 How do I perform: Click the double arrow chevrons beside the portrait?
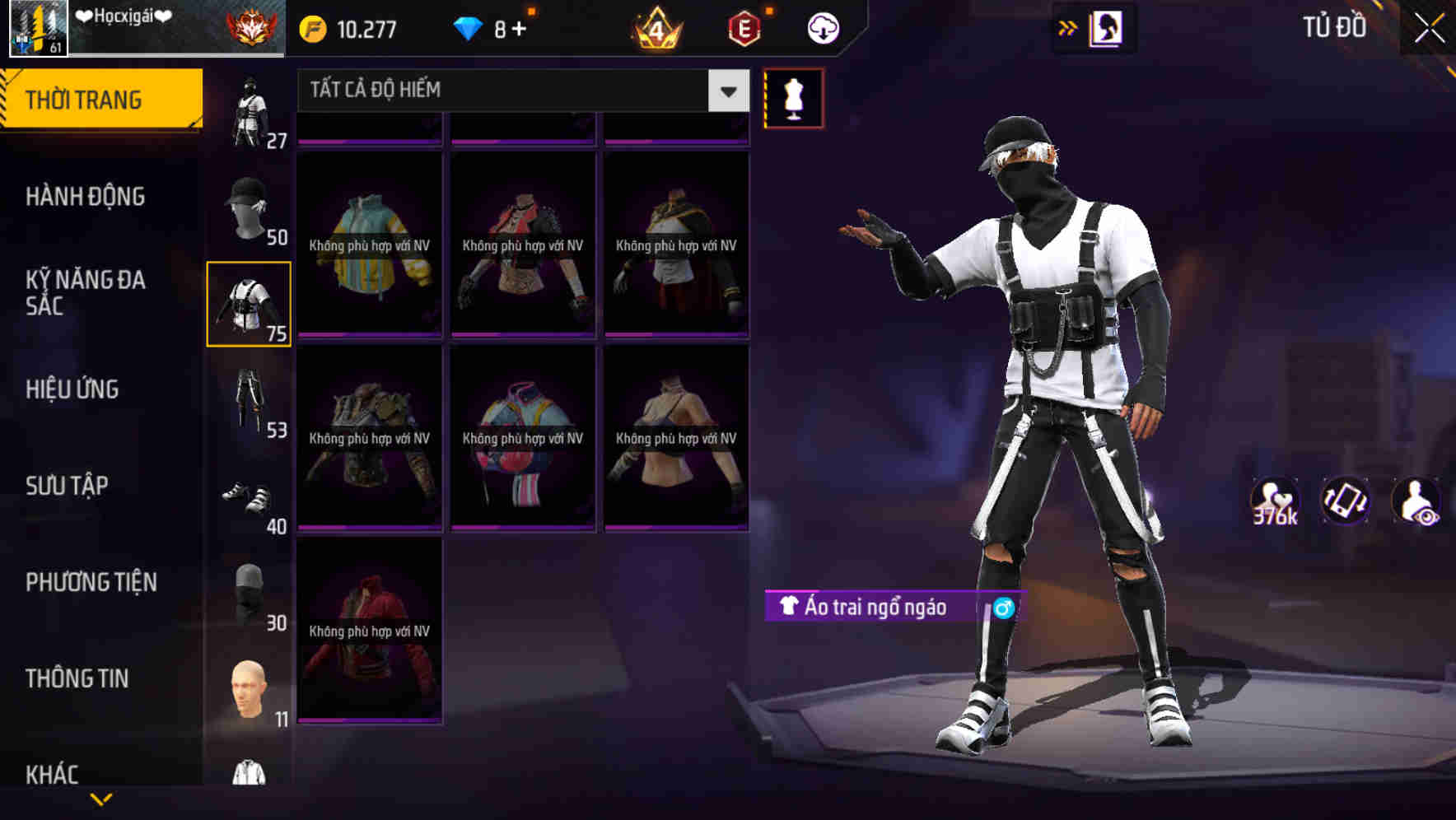click(1066, 27)
